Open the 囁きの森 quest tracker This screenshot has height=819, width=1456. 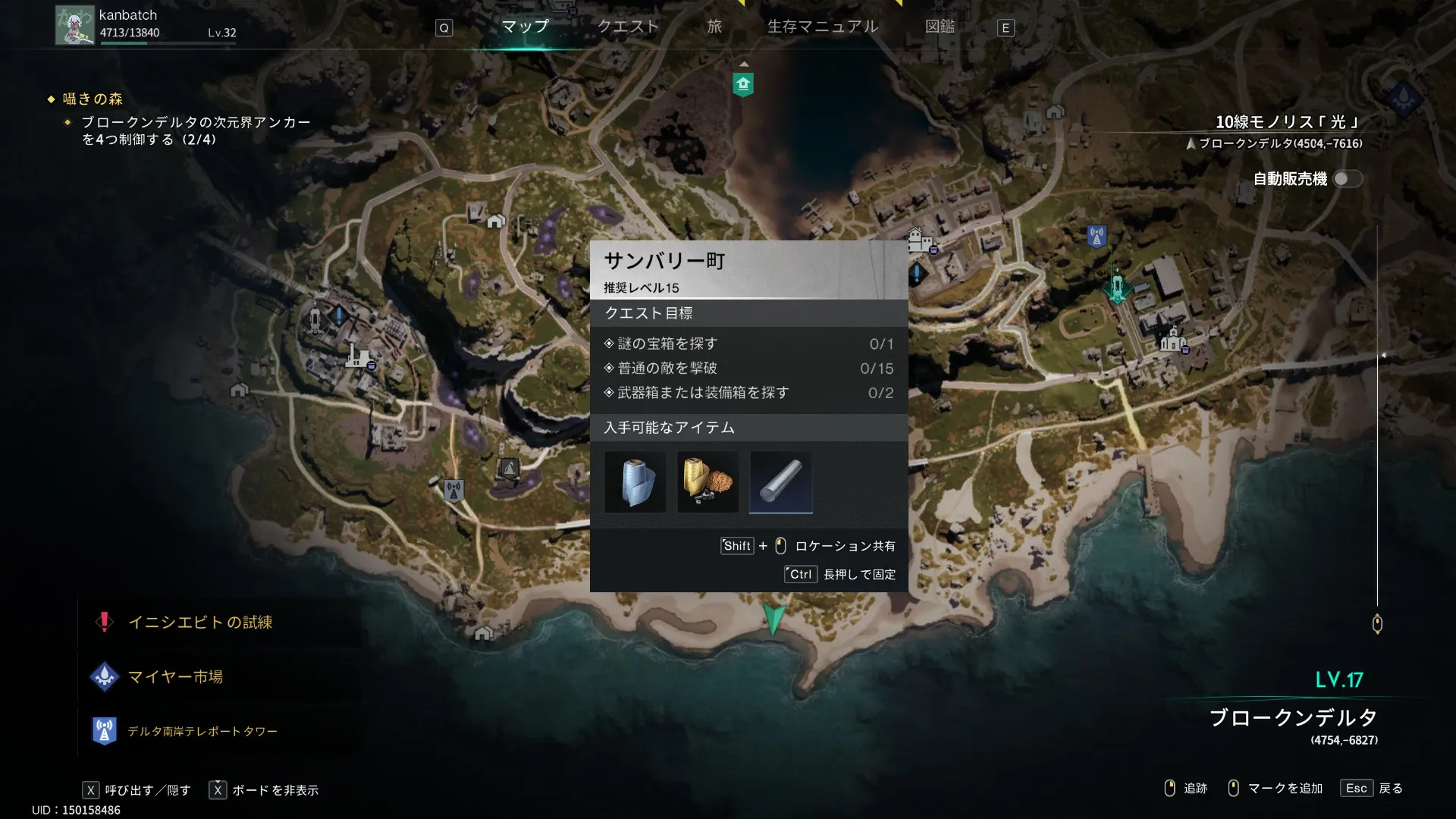pyautogui.click(x=92, y=99)
